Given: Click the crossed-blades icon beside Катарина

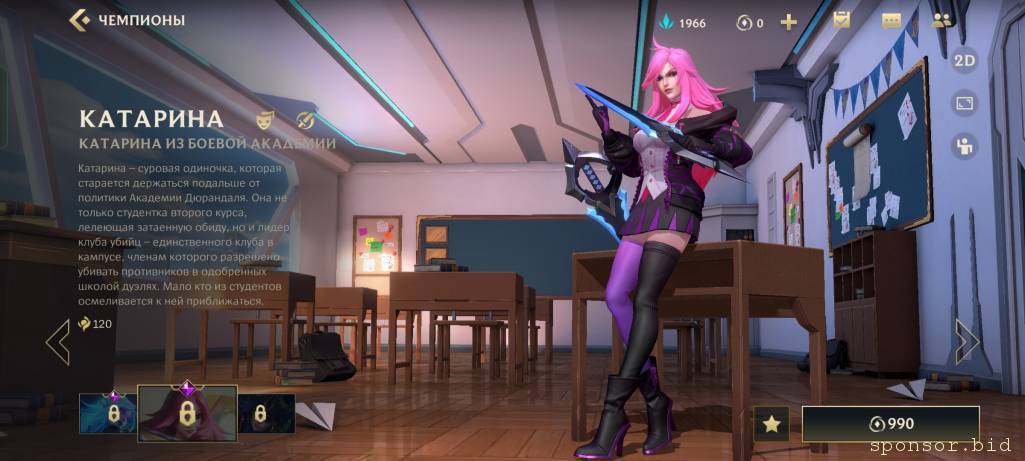Looking at the screenshot, I should tap(306, 119).
